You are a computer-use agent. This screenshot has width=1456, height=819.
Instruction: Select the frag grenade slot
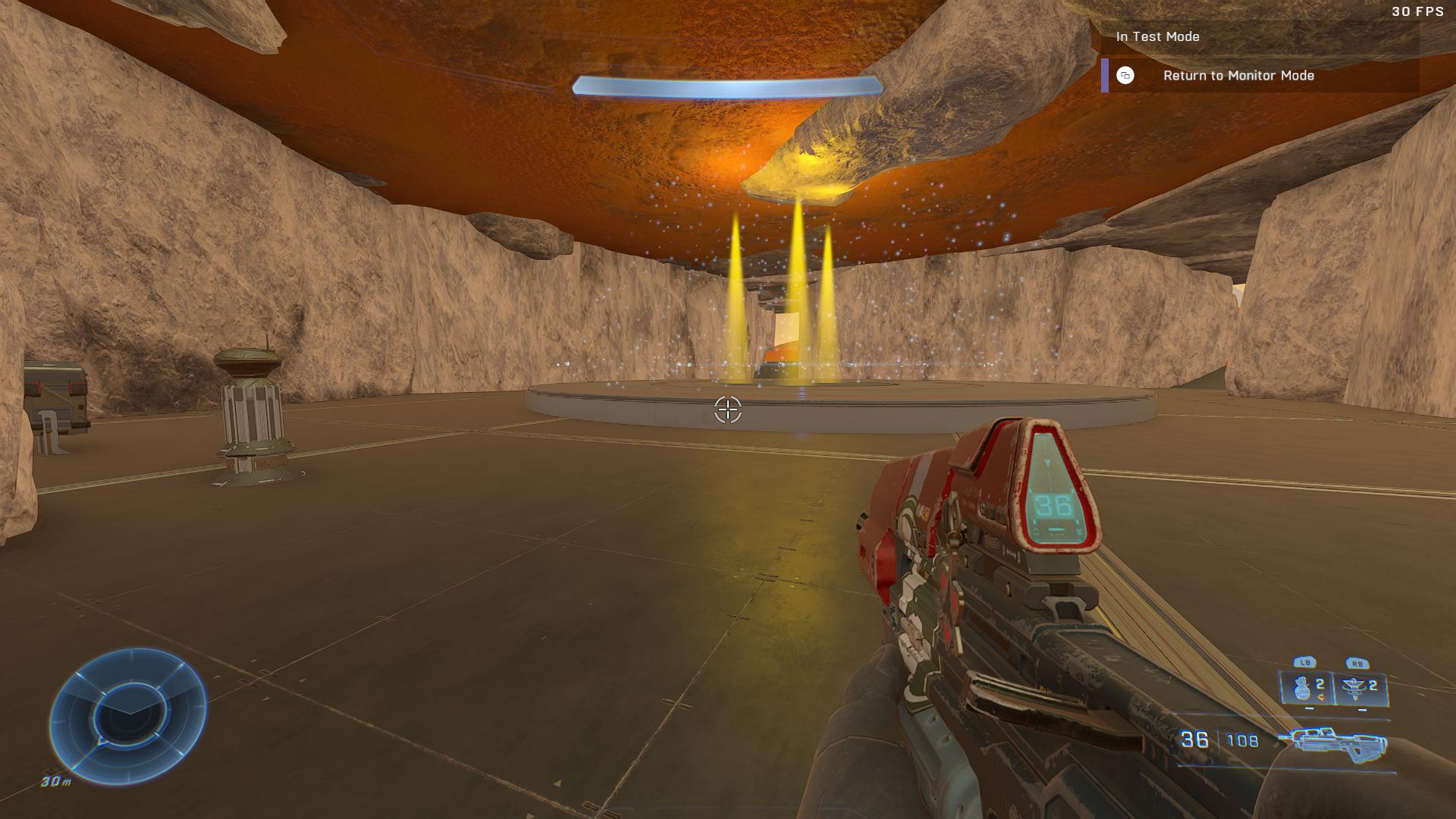point(1306,689)
